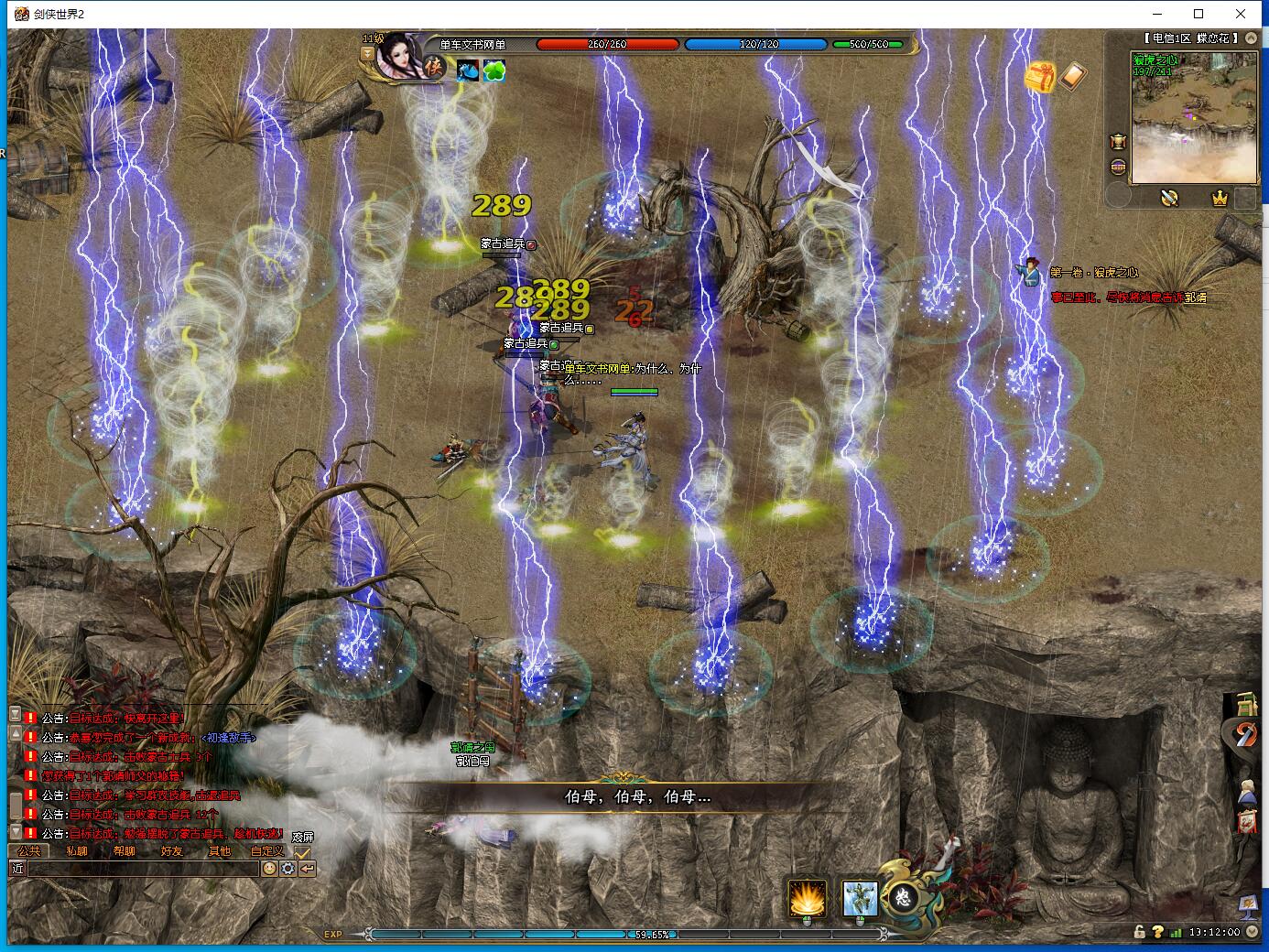Click the orange phone icon

pos(1072,77)
